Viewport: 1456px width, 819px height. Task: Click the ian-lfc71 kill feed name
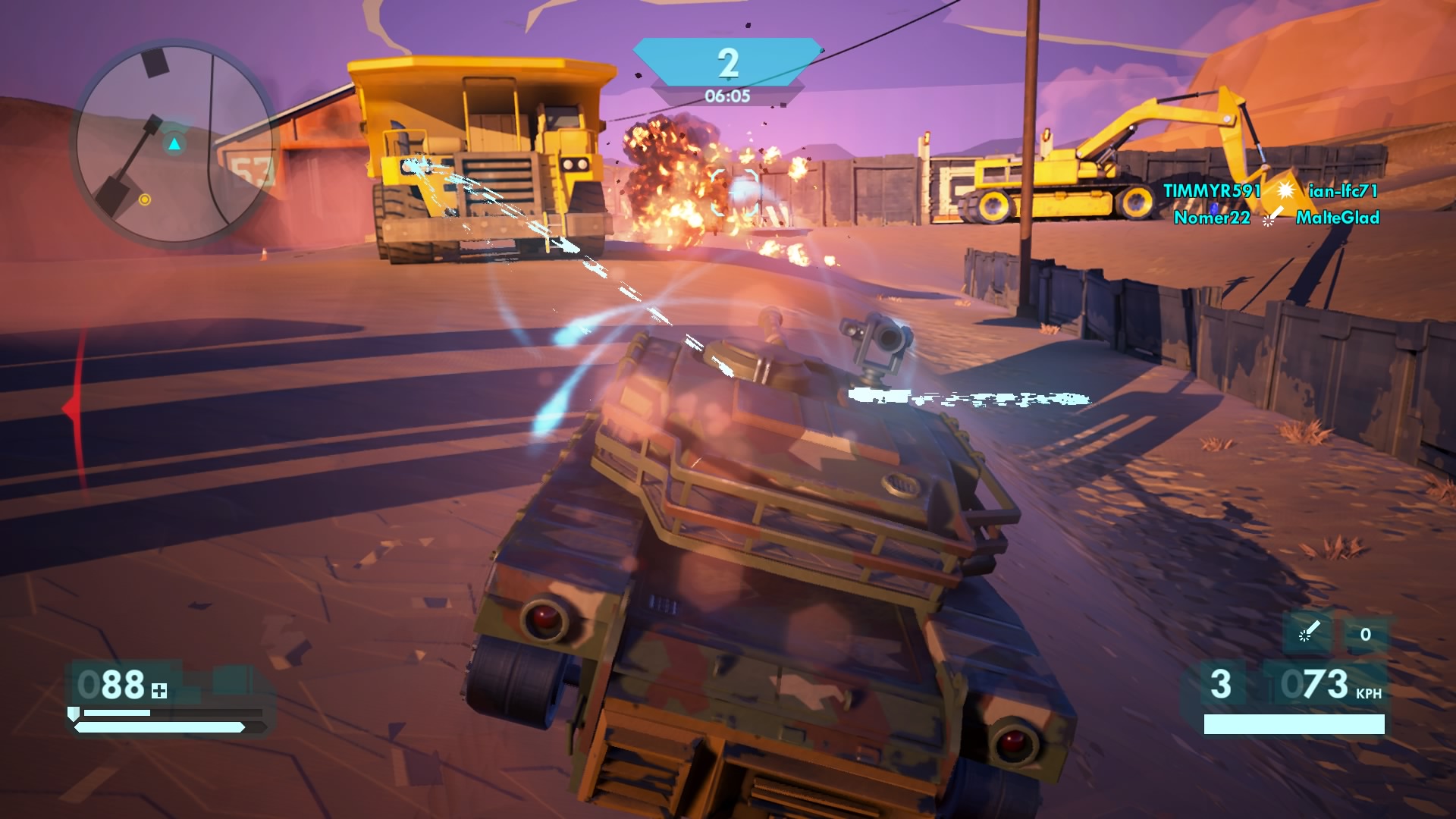[1342, 191]
